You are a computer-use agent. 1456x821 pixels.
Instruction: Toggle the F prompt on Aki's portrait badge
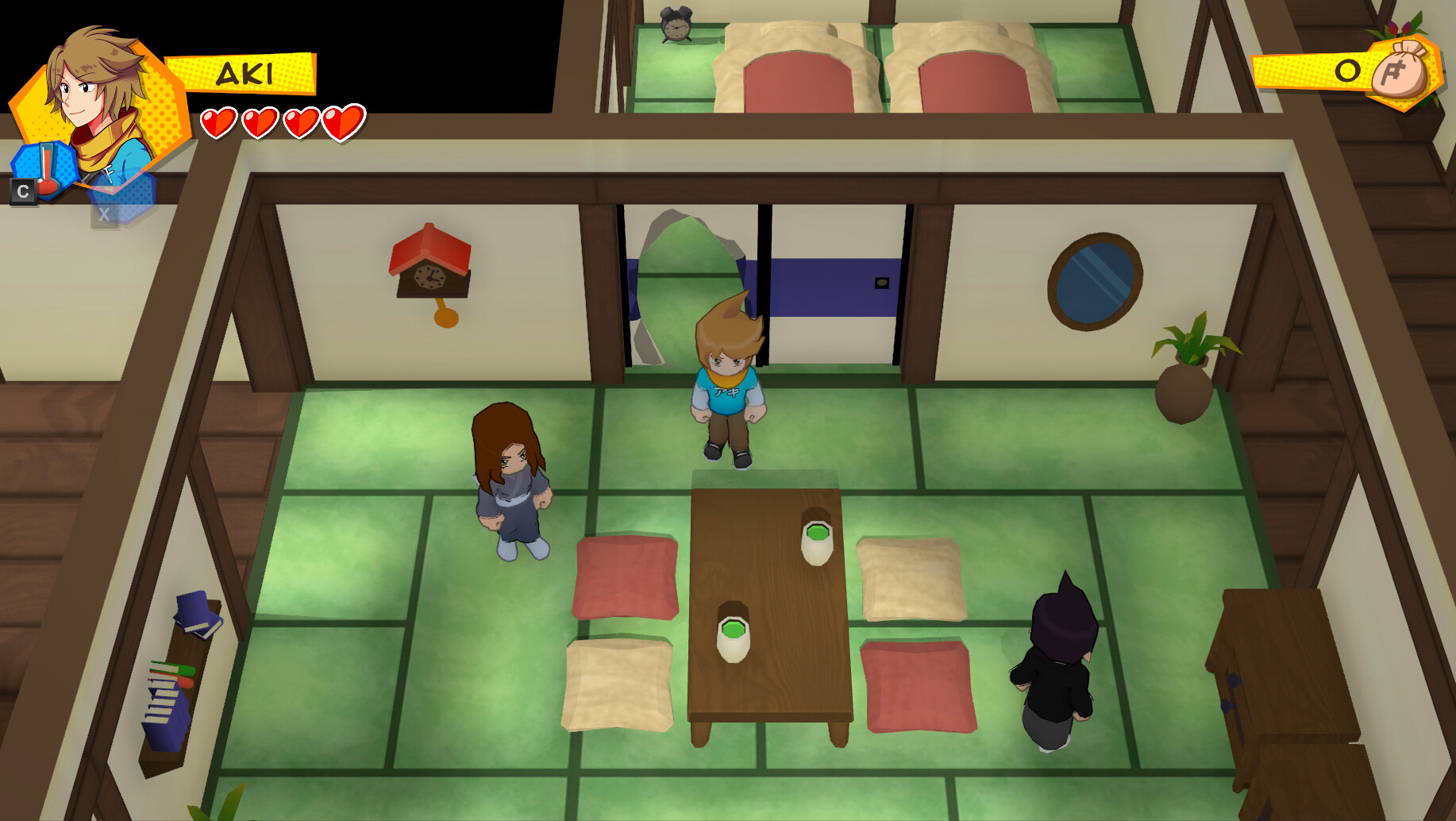110,173
